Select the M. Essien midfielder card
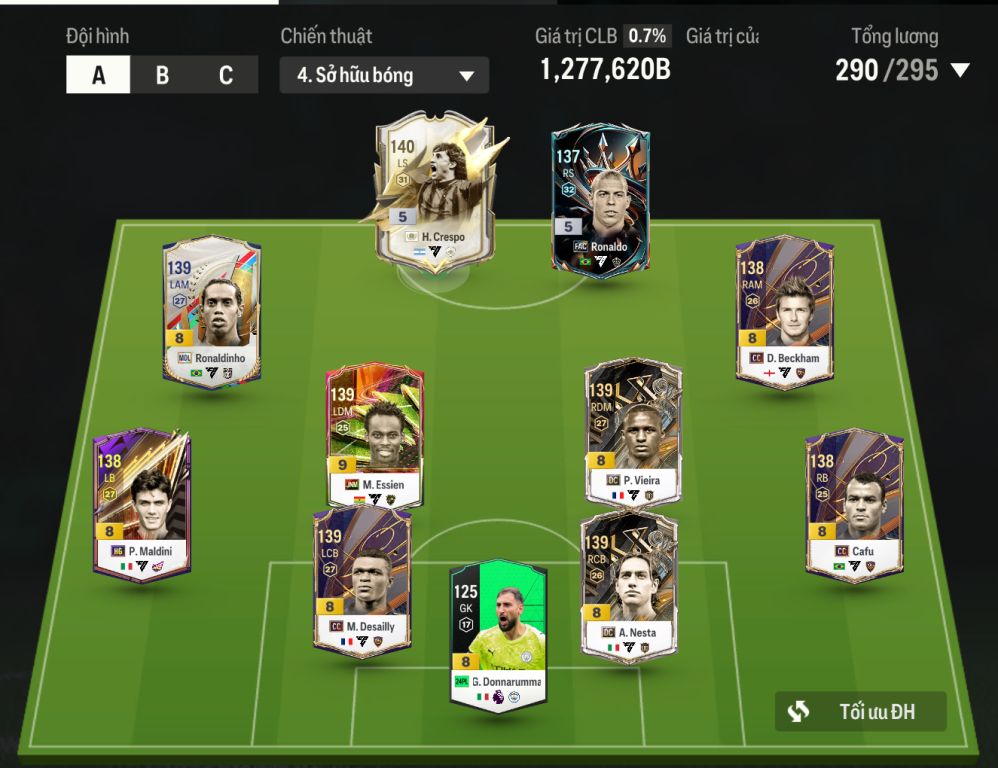The image size is (998, 768). click(x=376, y=437)
